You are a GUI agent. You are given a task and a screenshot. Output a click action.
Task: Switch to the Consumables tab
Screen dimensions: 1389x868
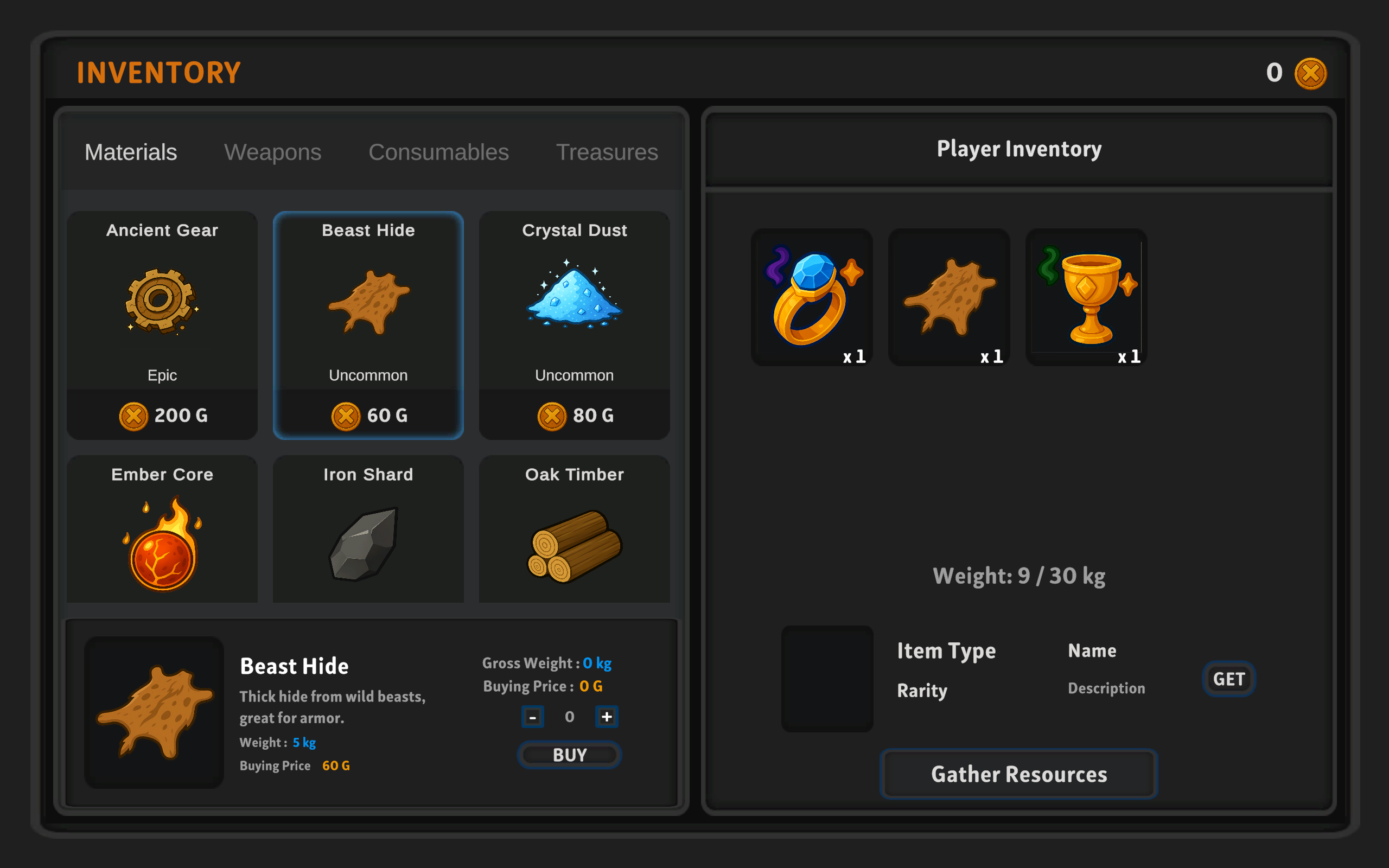coord(438,152)
